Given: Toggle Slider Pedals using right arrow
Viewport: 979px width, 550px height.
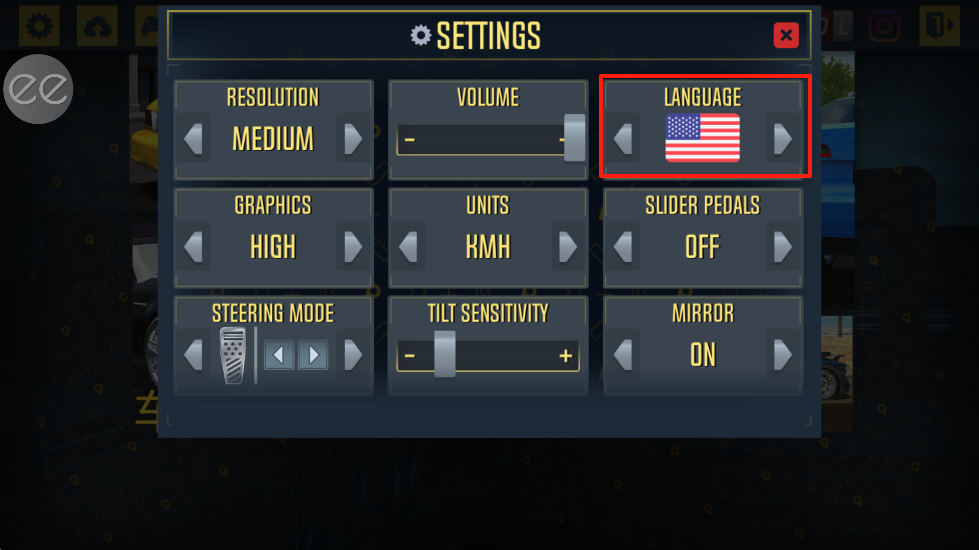Looking at the screenshot, I should pyautogui.click(x=782, y=246).
